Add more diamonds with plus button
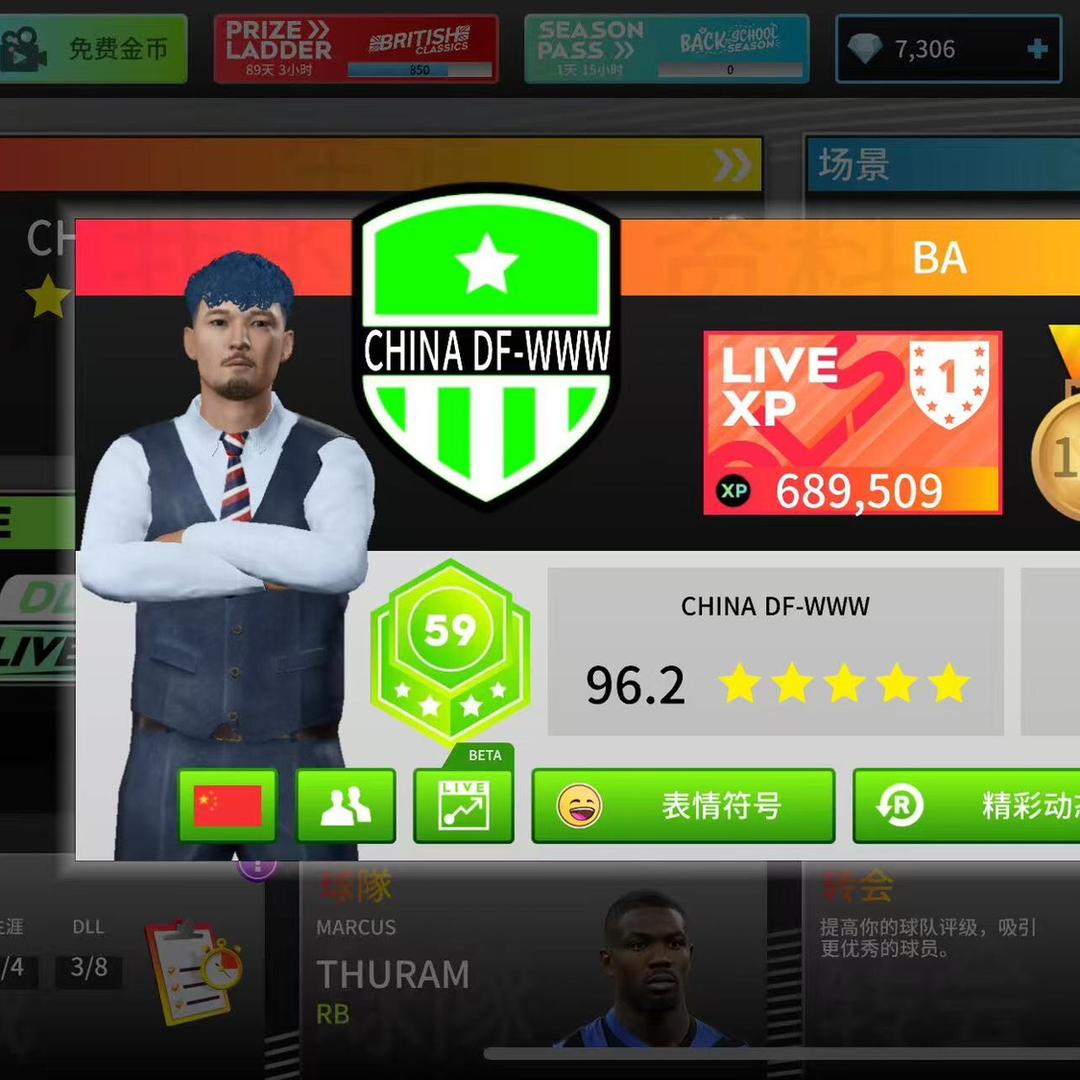 point(1037,48)
